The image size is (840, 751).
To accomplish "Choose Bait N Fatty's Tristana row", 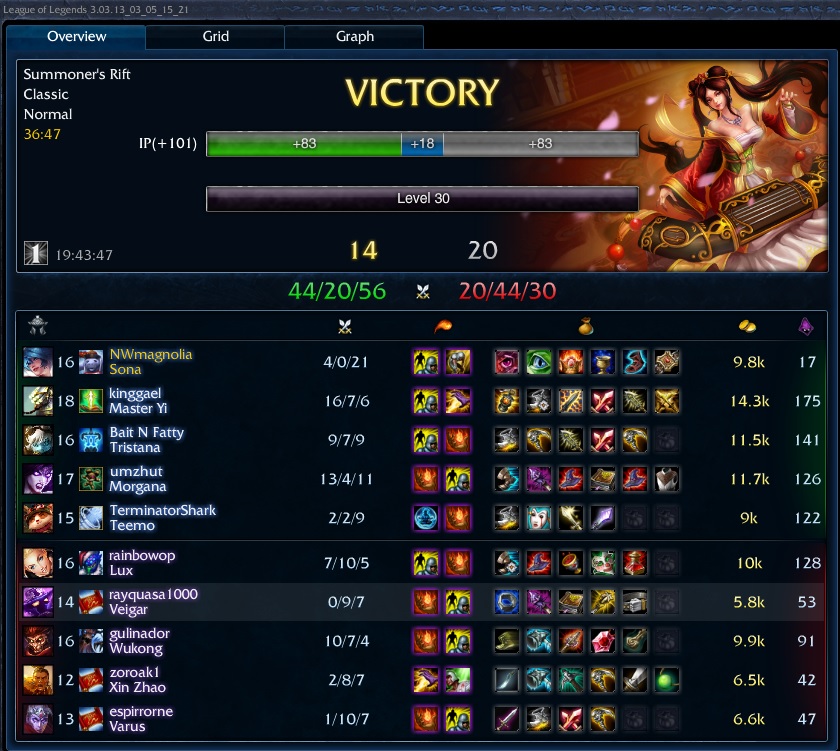I will click(x=146, y=440).
